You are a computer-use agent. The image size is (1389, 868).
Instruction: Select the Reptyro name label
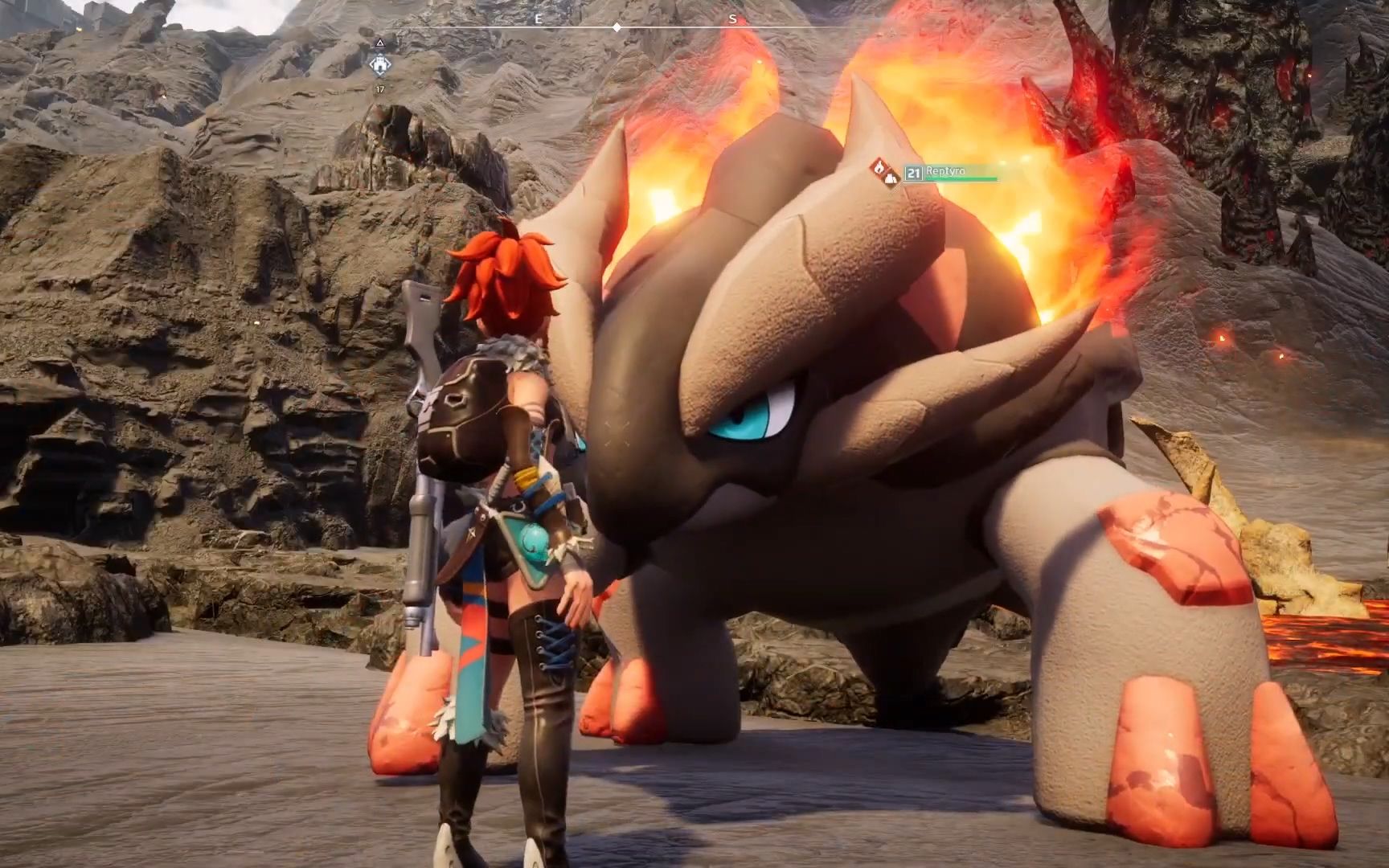(x=946, y=170)
